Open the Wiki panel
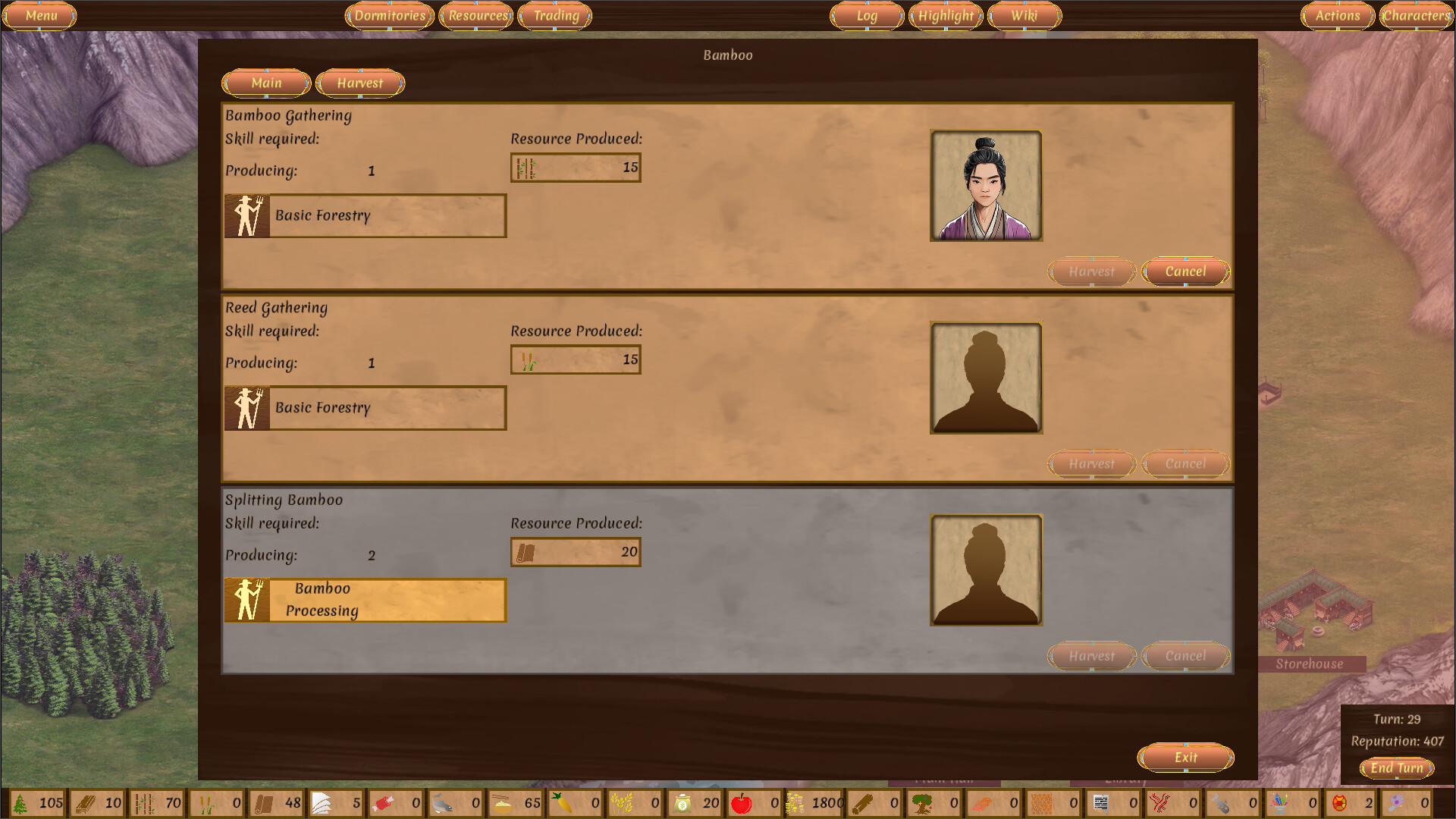This screenshot has height=819, width=1456. click(1024, 15)
